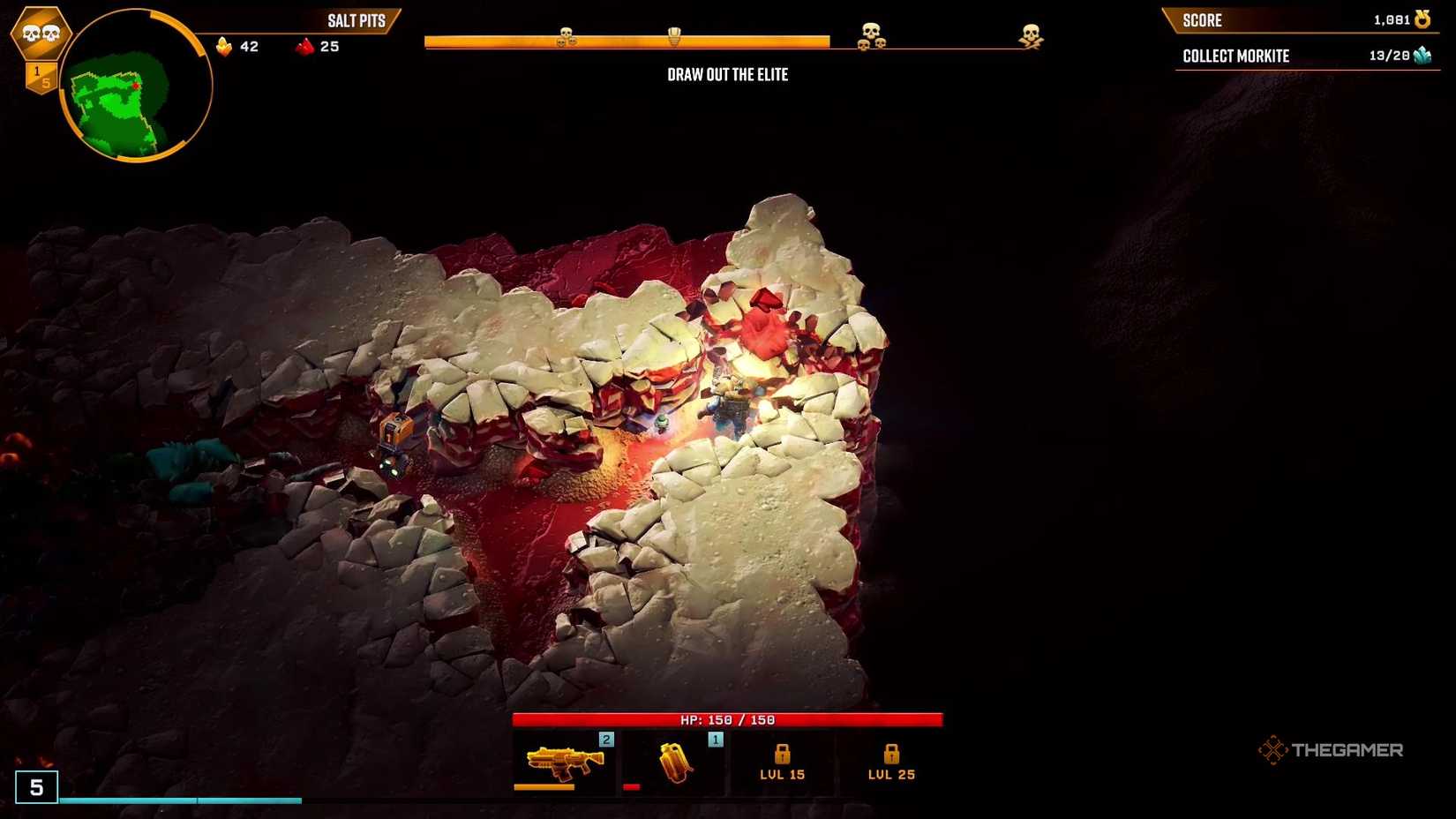
Task: Expand the Collect Morkite objective entry
Action: click(x=1235, y=55)
